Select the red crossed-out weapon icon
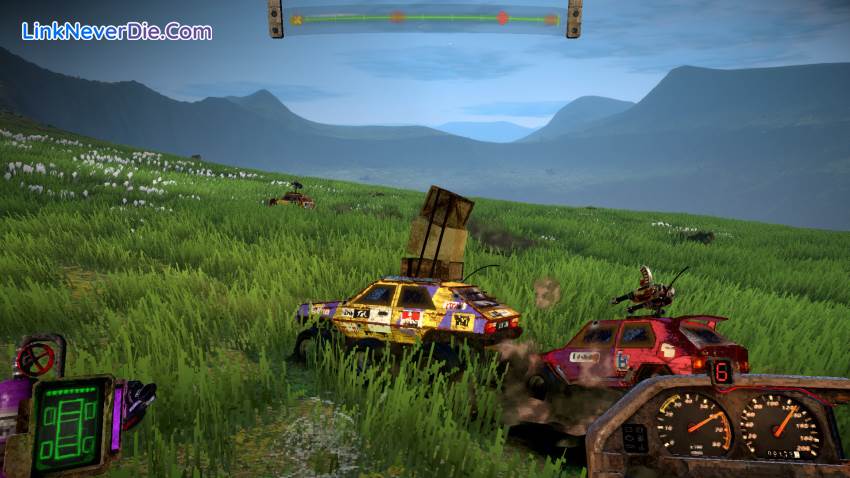850x478 pixels. 37,359
